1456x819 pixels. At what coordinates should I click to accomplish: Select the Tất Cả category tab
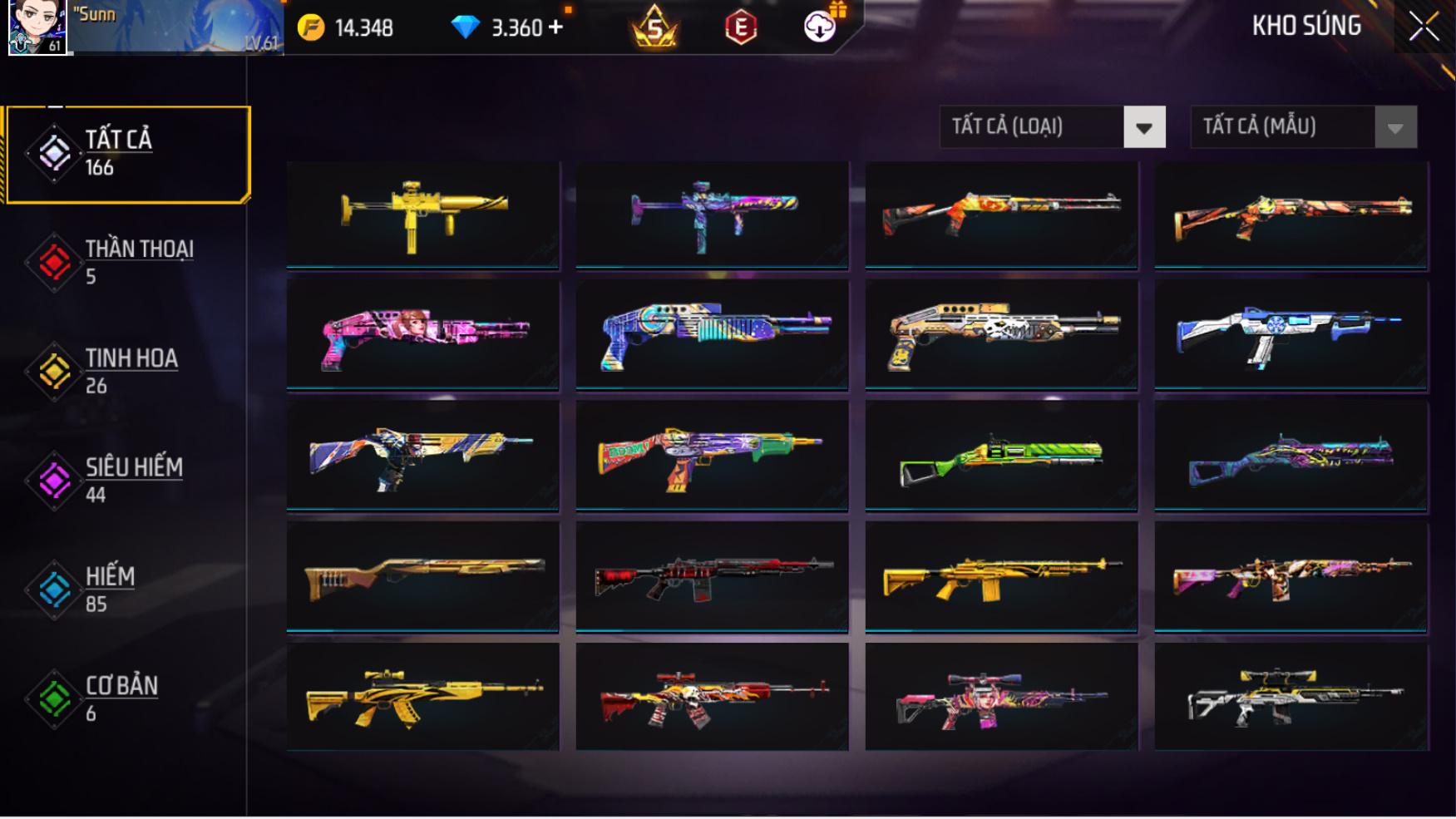pyautogui.click(x=128, y=154)
